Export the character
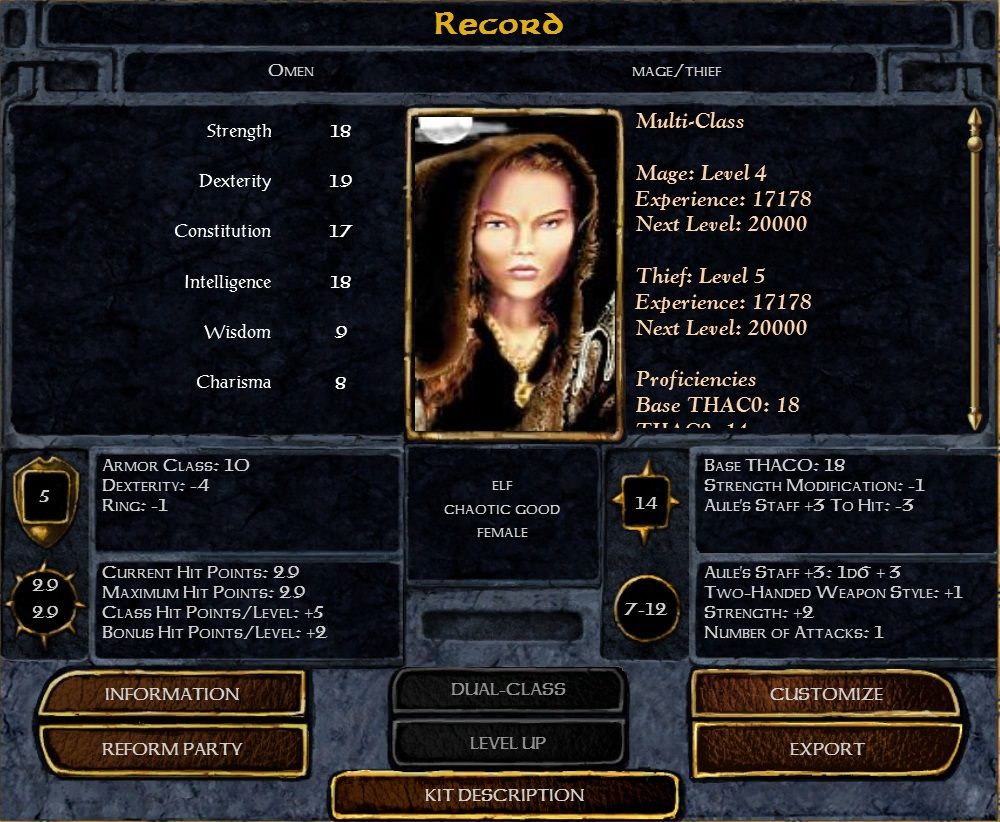 [826, 749]
